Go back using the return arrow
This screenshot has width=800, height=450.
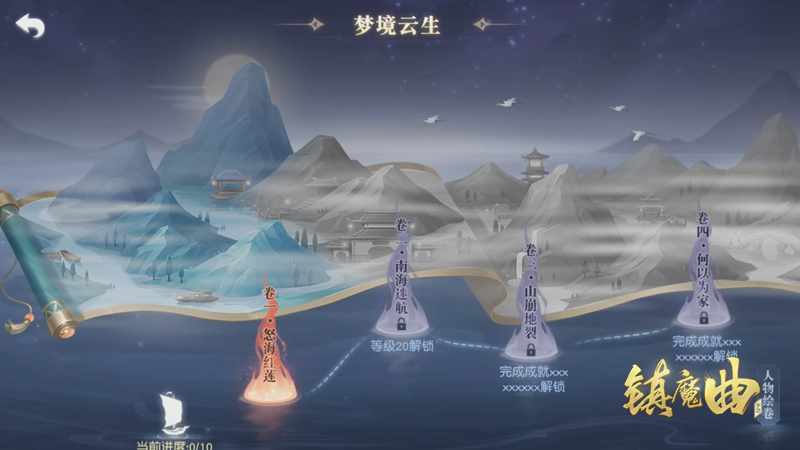[30, 26]
